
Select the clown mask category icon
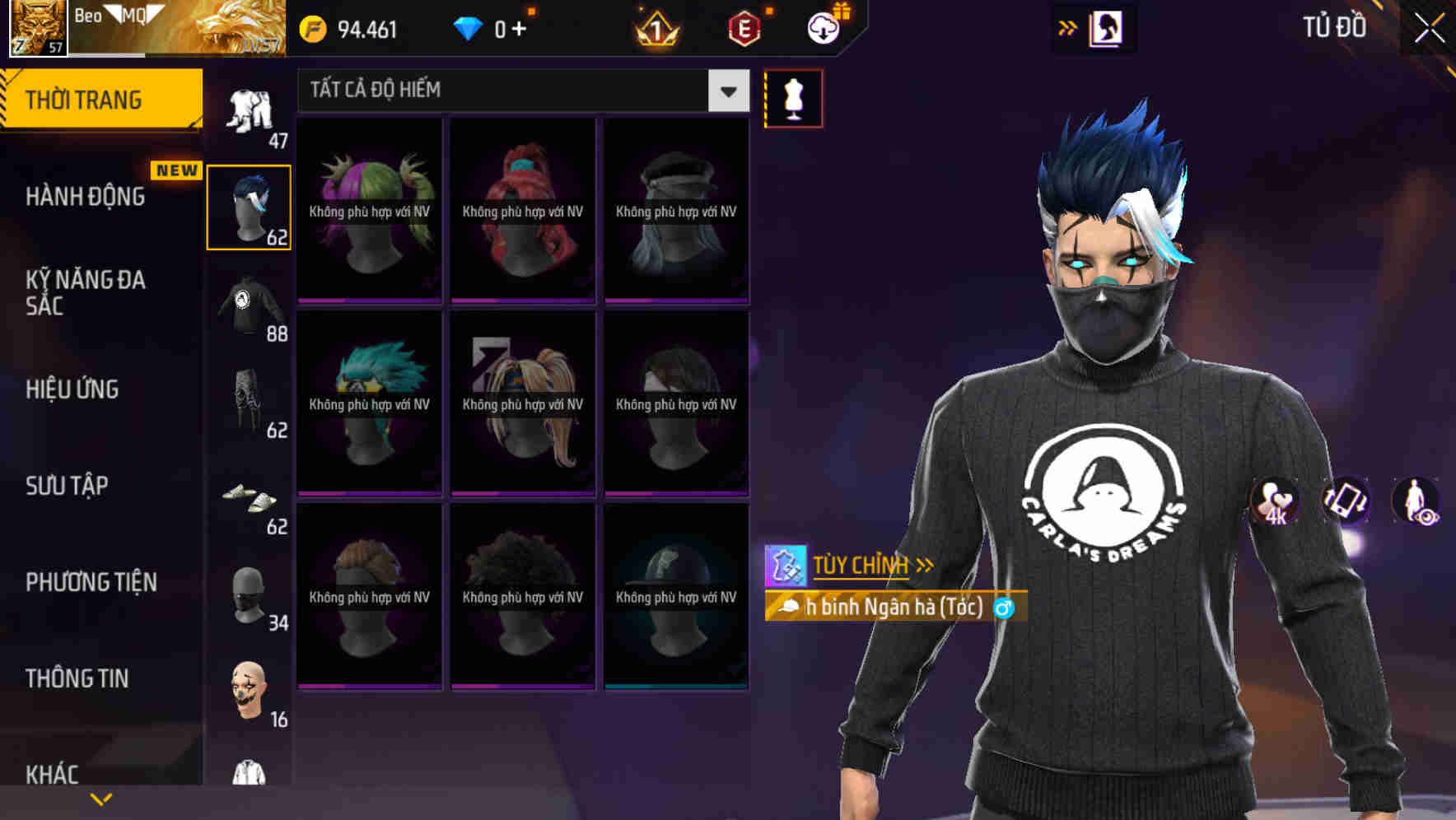(x=249, y=692)
